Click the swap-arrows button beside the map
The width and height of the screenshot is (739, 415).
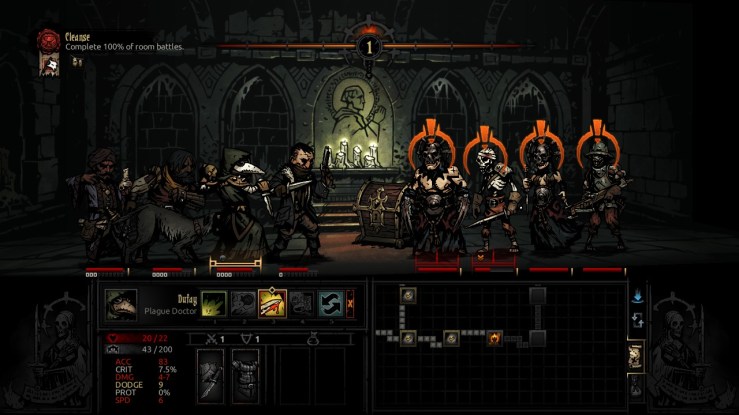pos(636,321)
